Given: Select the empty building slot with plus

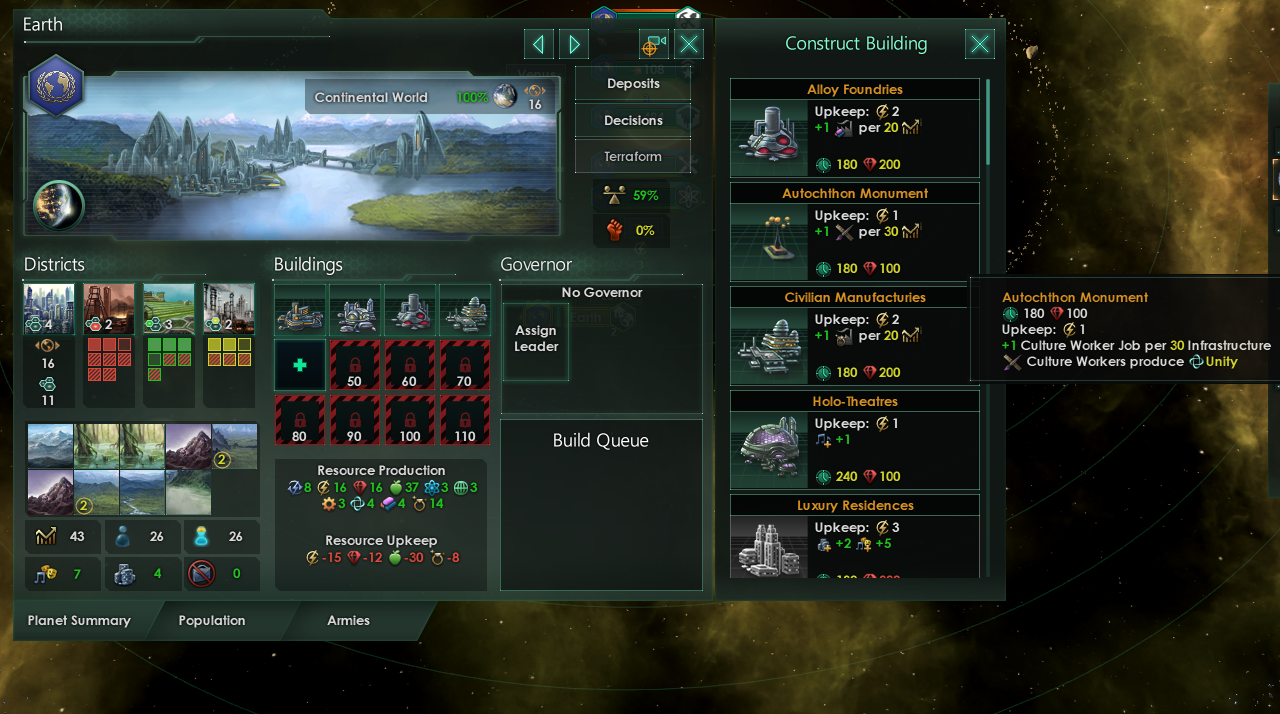Looking at the screenshot, I should tap(300, 365).
